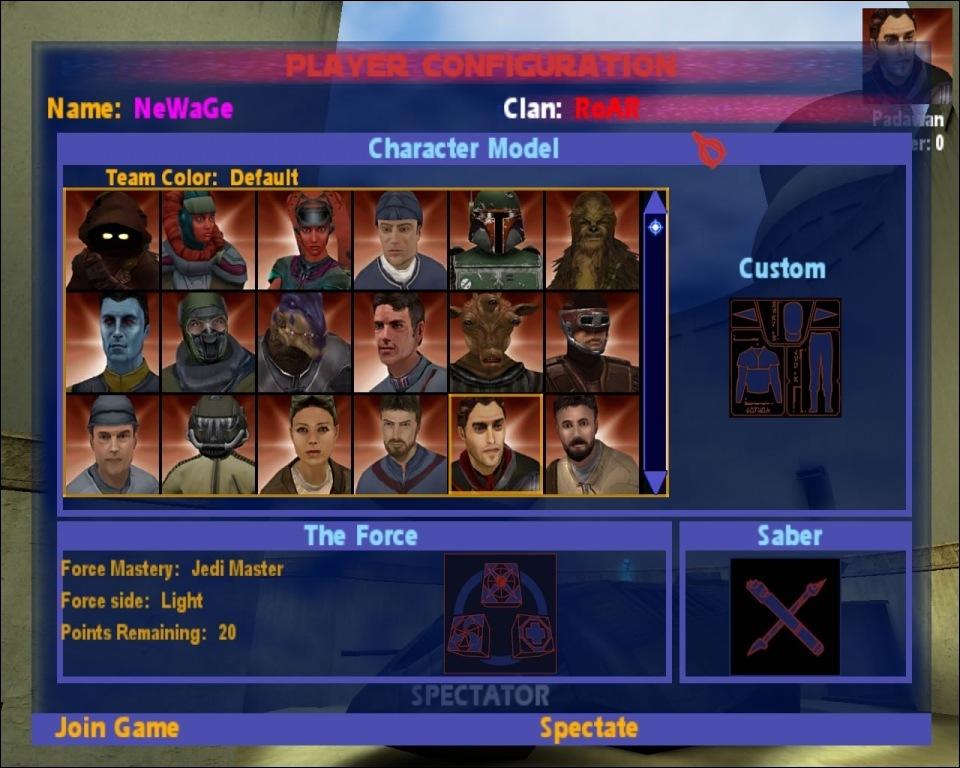Pick the Boba Fett helmet model
The width and height of the screenshot is (960, 768).
coord(496,241)
